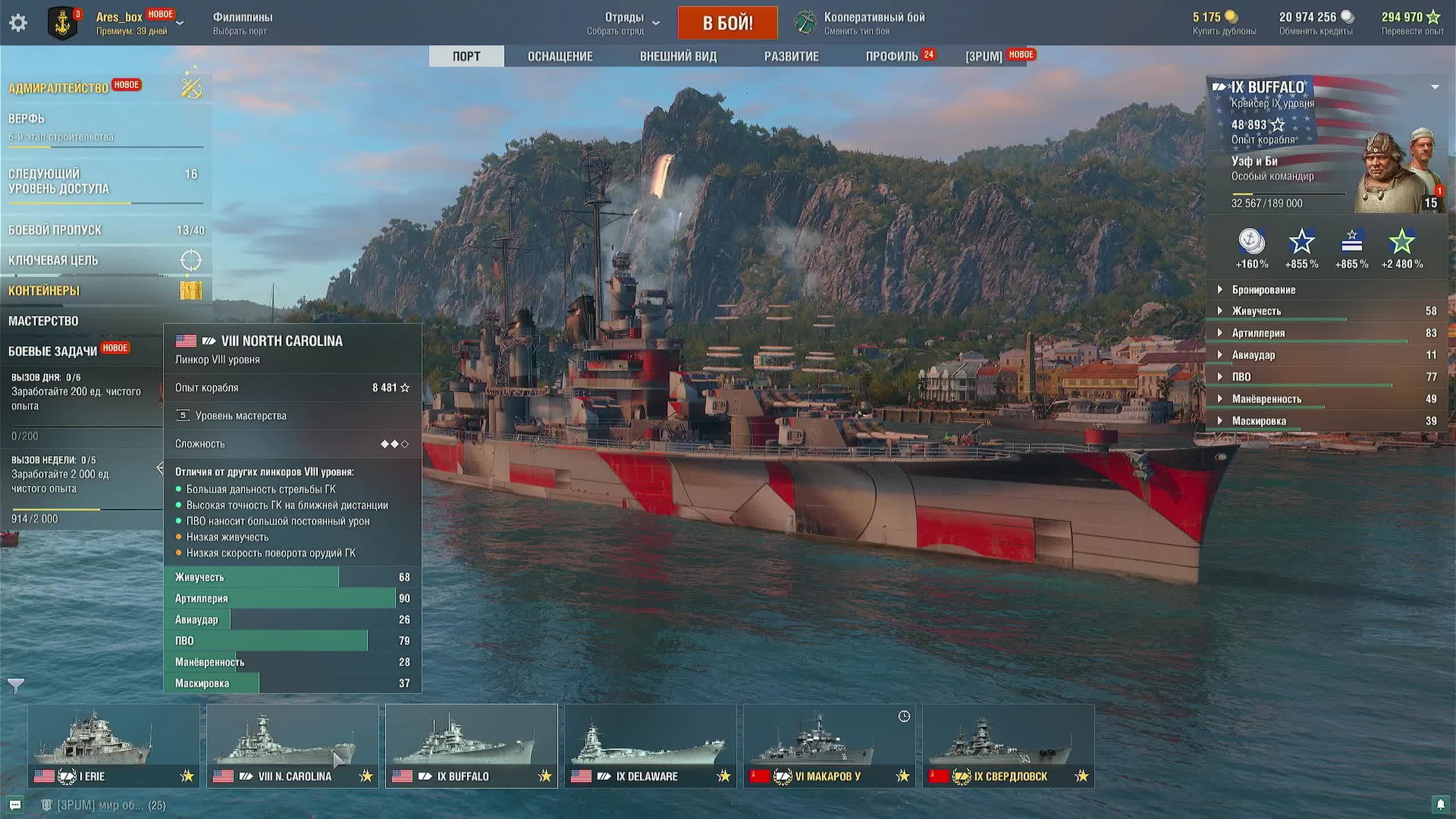
Task: Open the Отряды division dropdown
Action: 624,23
